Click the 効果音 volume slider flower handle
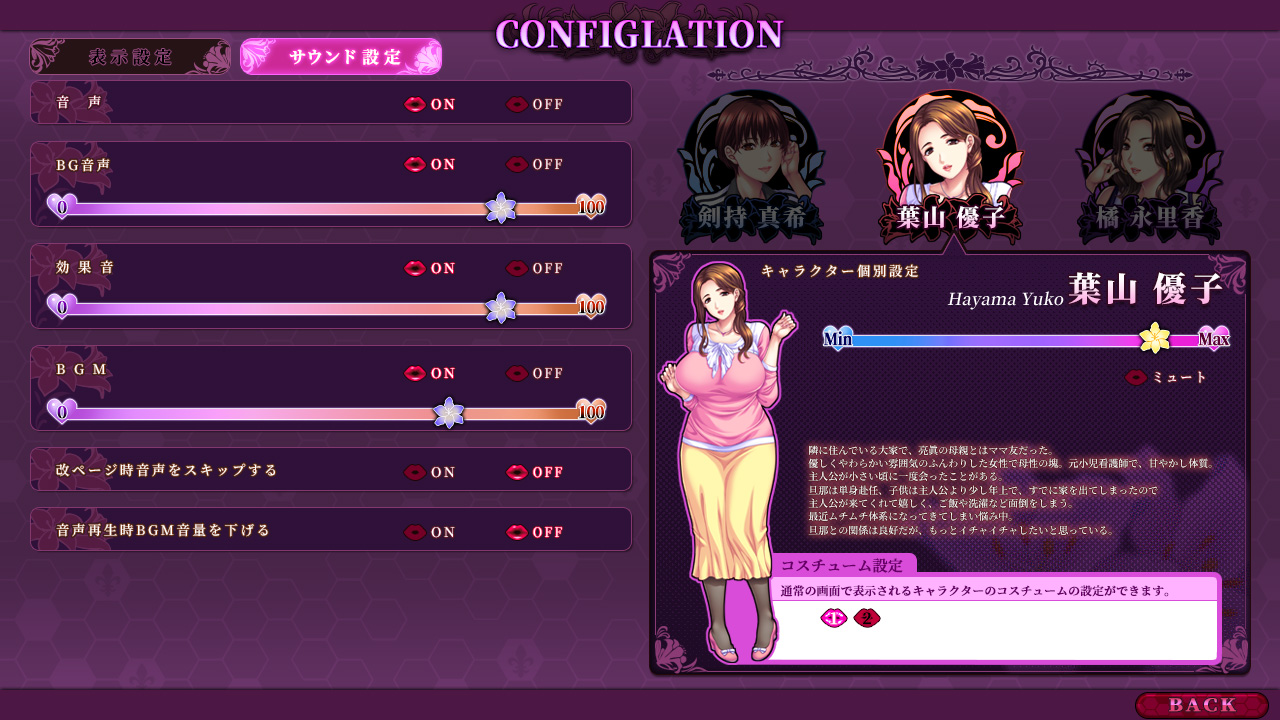The image size is (1280, 720). pos(500,309)
